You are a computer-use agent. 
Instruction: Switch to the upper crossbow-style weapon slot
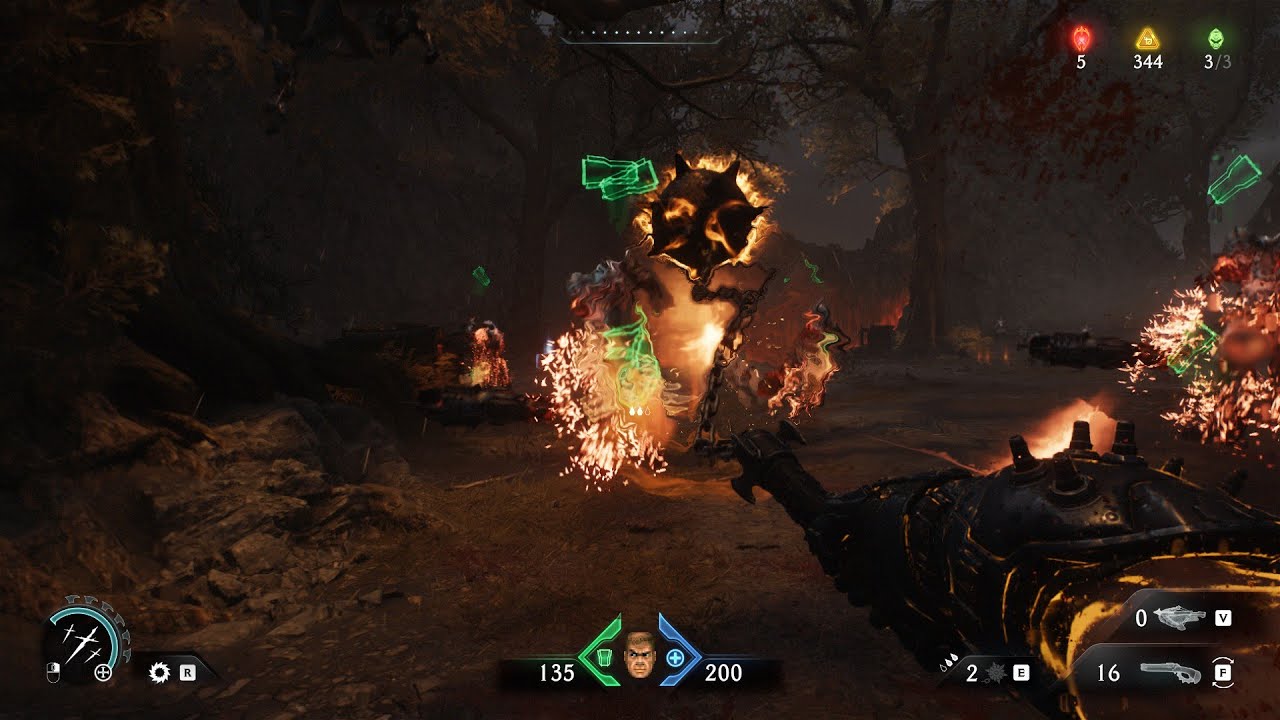click(1181, 619)
